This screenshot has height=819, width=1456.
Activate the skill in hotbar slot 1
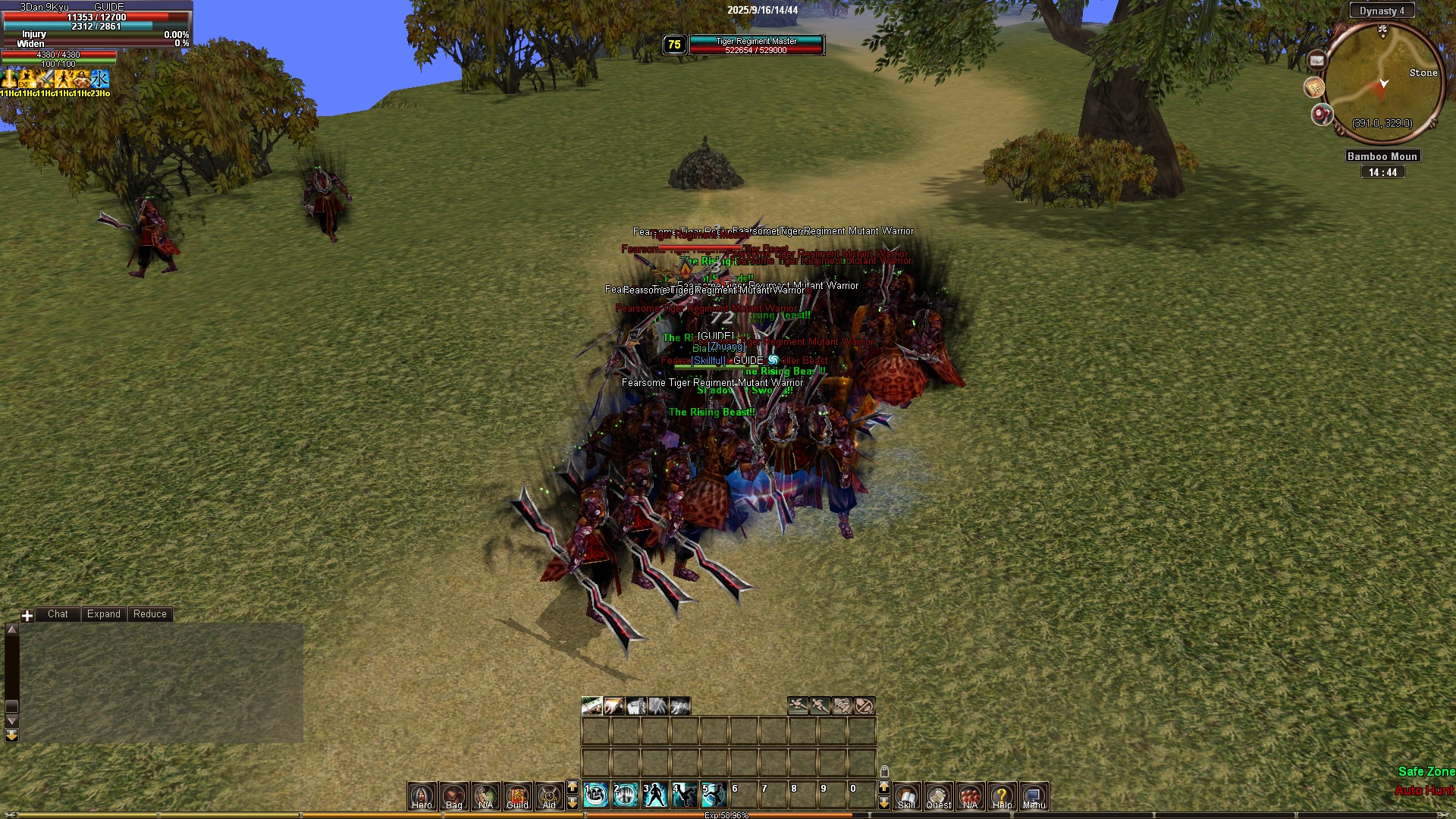596,795
